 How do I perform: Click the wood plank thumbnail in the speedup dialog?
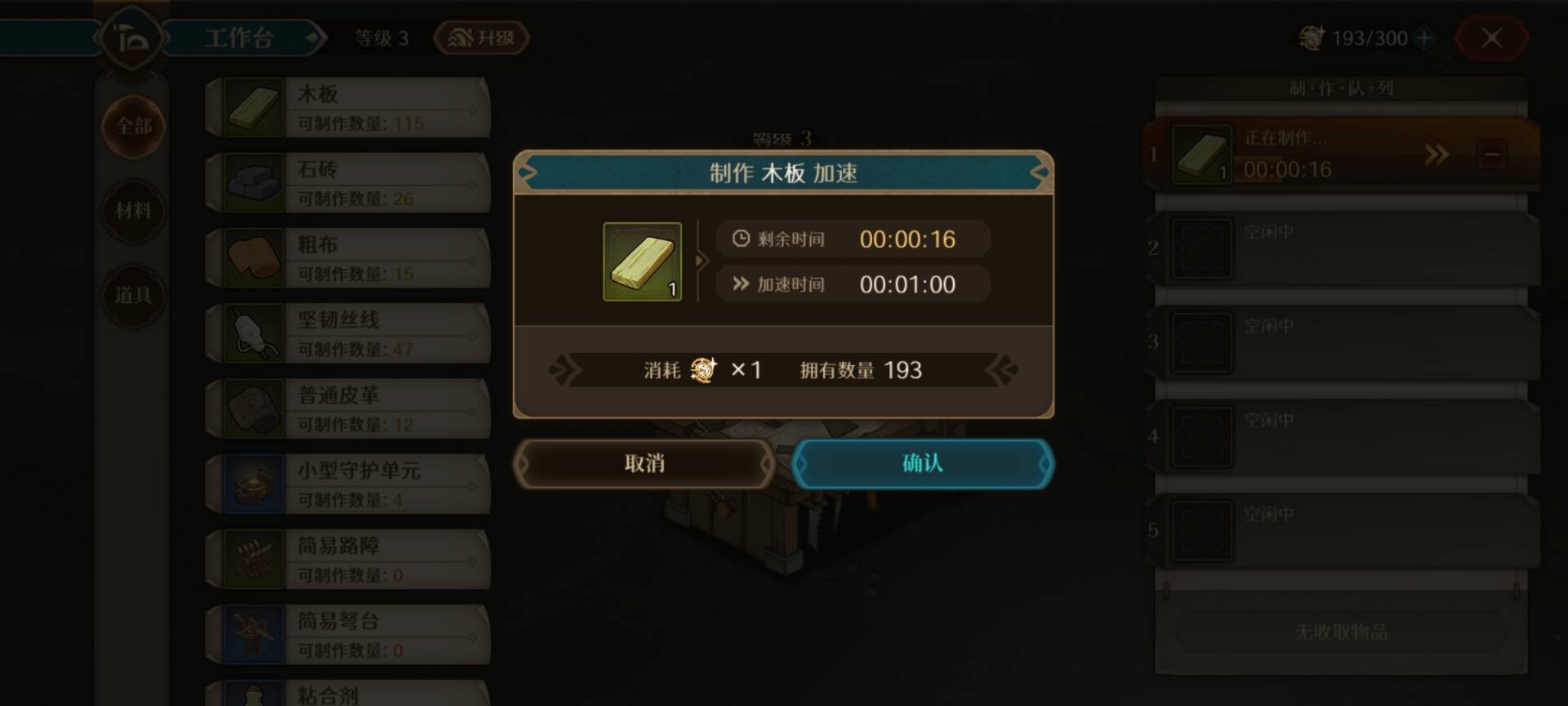point(642,262)
